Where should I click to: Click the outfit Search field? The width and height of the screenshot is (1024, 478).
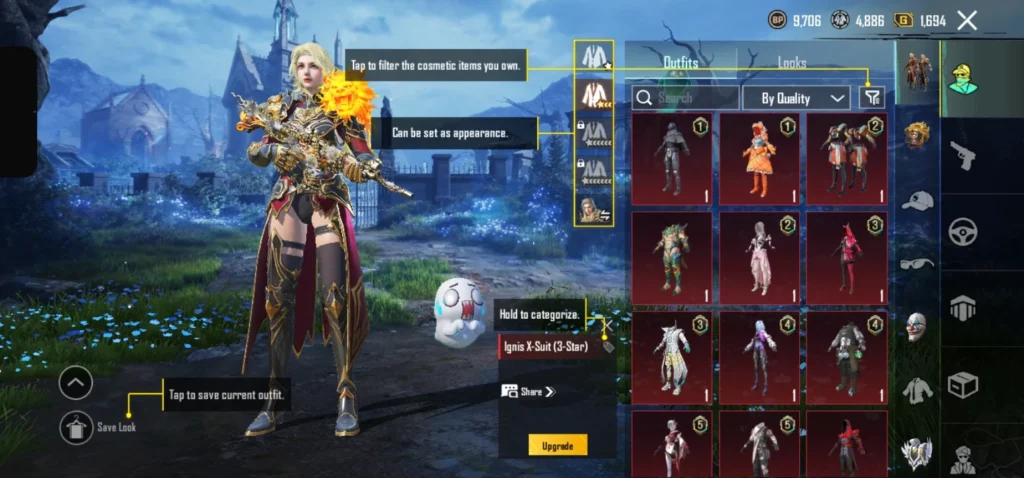pyautogui.click(x=685, y=98)
